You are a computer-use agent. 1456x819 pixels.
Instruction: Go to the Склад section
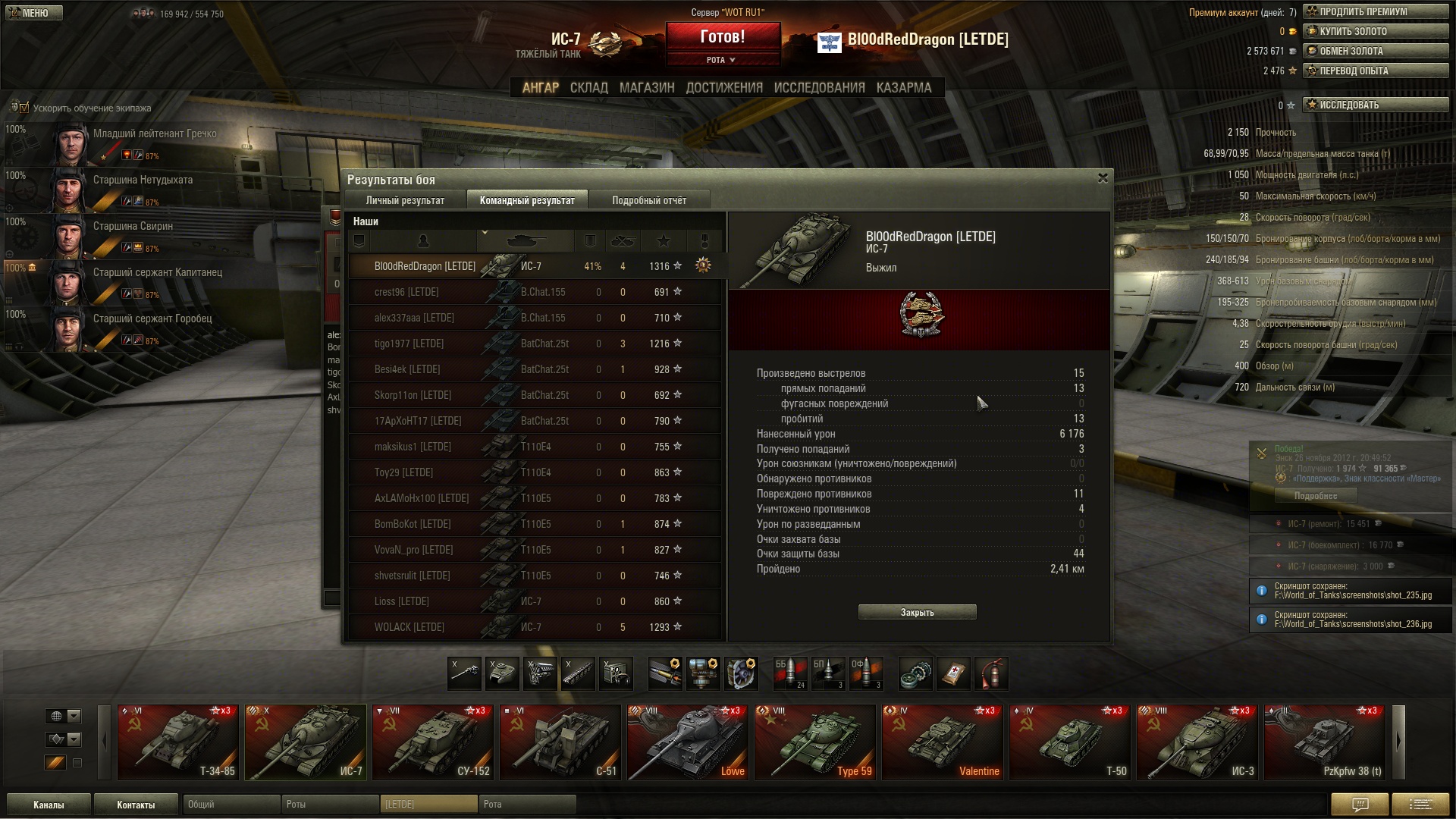tap(588, 88)
